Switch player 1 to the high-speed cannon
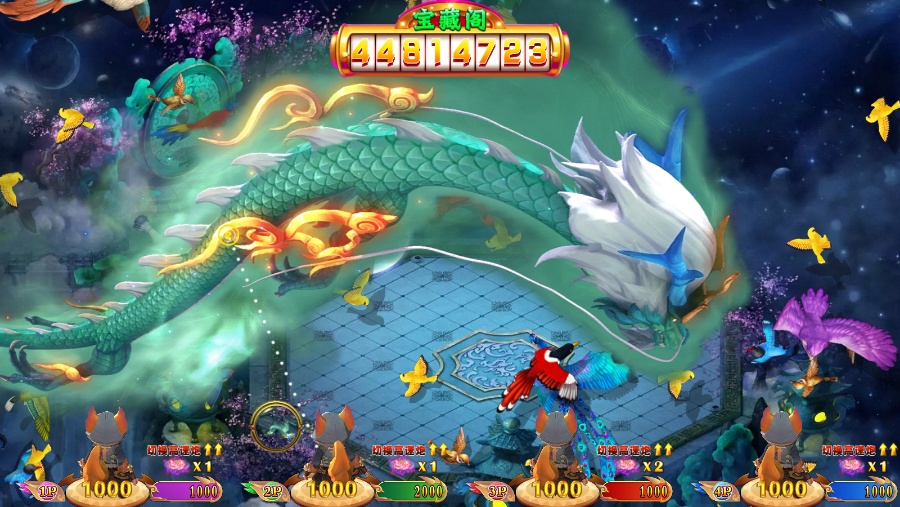The image size is (900, 507). 184,450
